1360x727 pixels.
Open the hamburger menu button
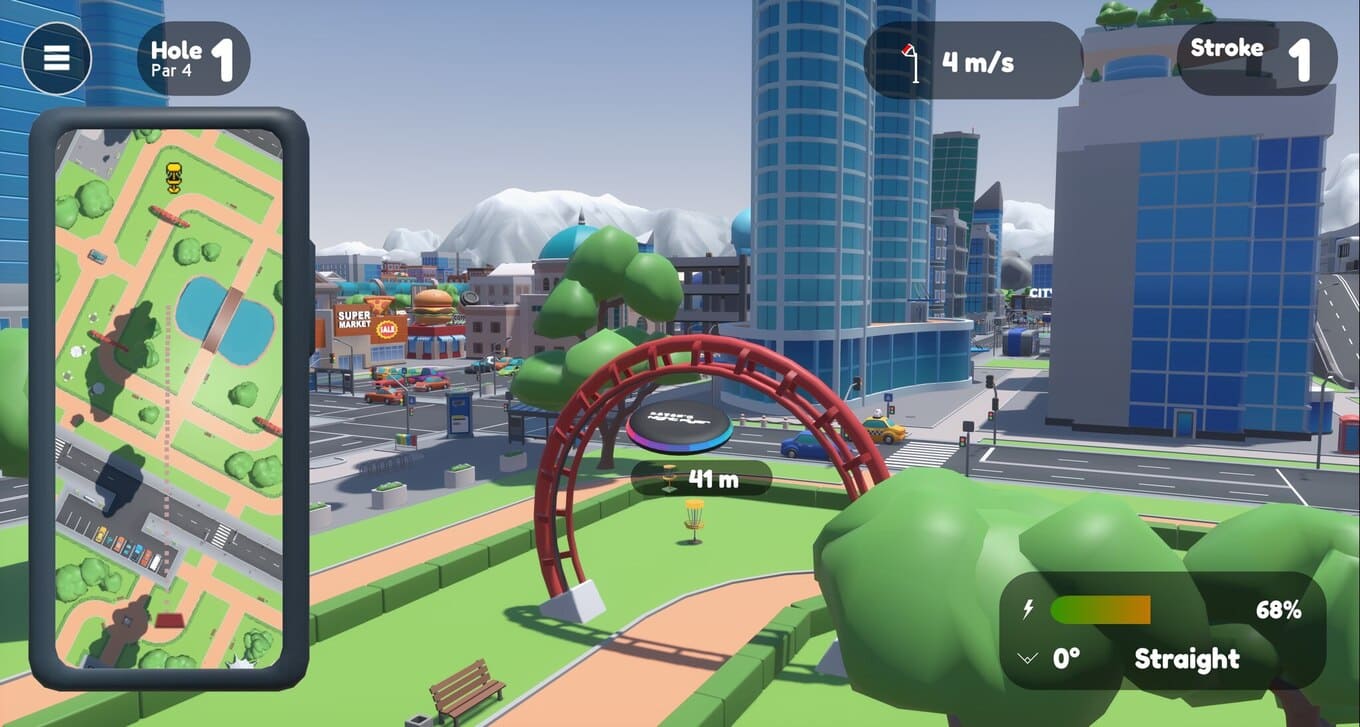(x=57, y=58)
